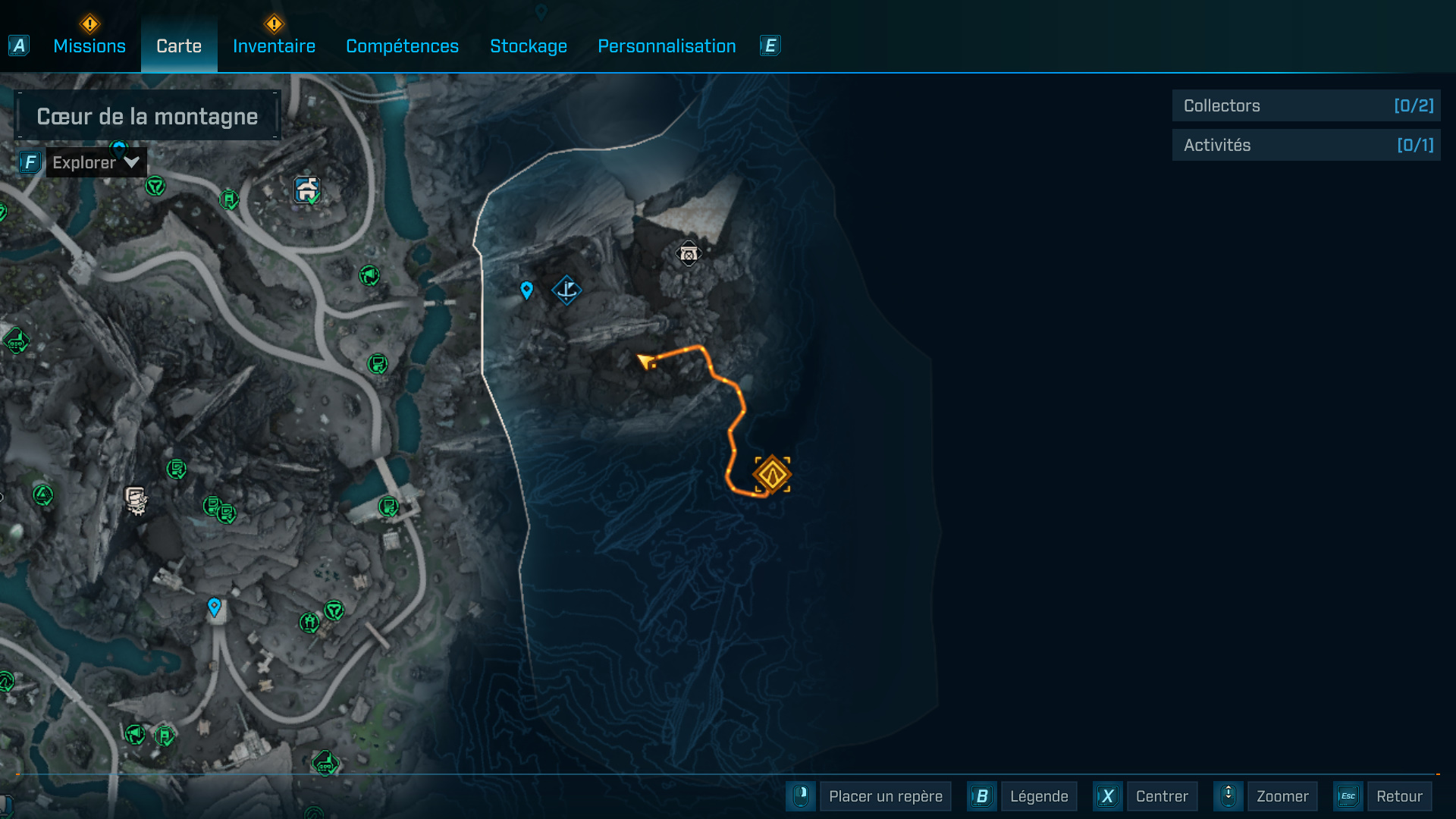
Task: Select the orange mission objective marker
Action: pos(772,475)
